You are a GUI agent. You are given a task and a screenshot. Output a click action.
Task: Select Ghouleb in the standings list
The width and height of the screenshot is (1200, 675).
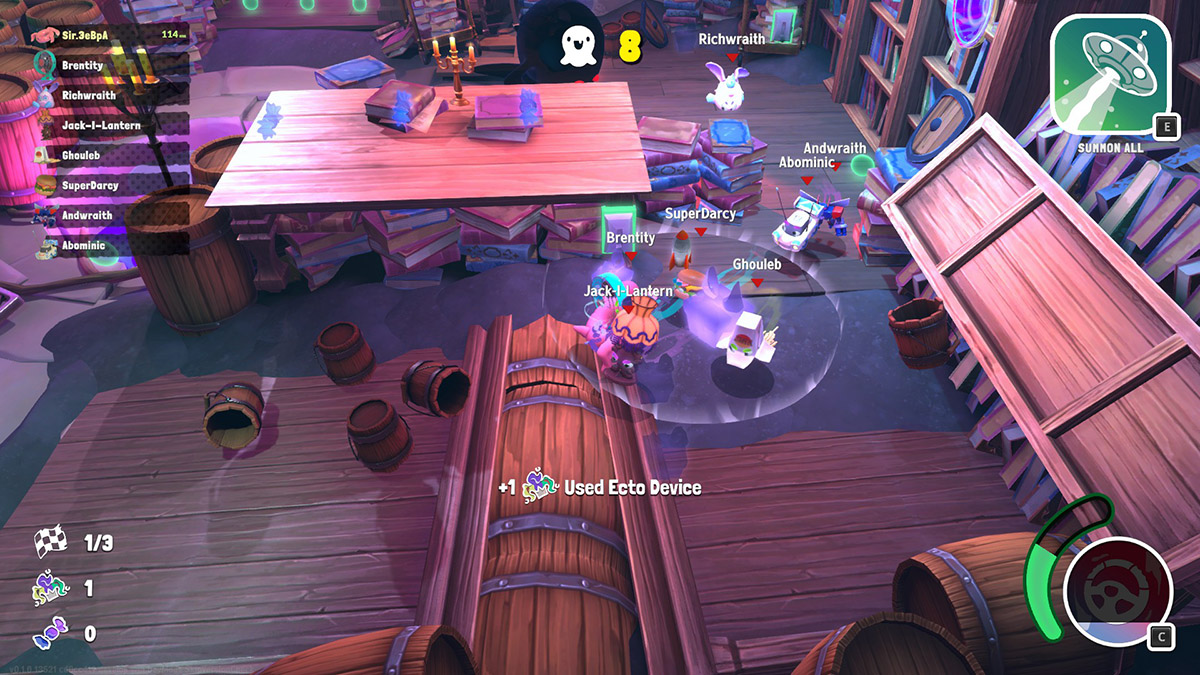pos(110,155)
